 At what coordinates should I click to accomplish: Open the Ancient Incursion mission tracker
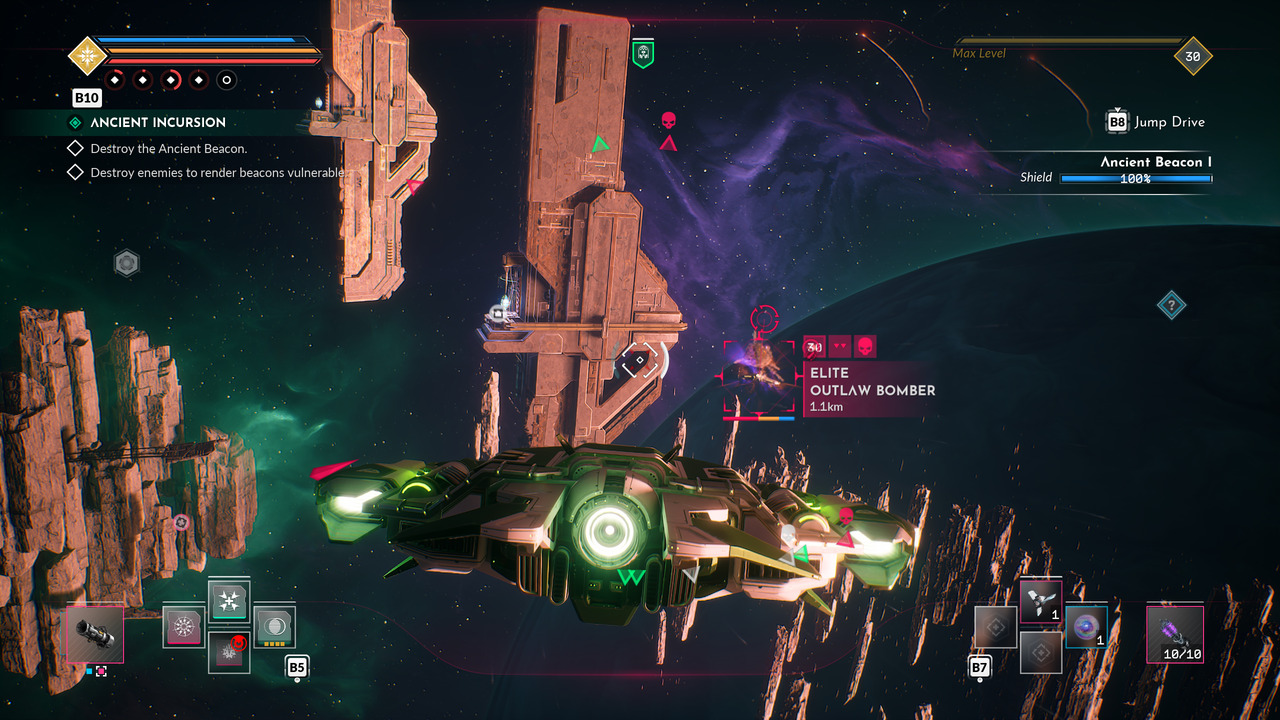pyautogui.click(x=158, y=122)
